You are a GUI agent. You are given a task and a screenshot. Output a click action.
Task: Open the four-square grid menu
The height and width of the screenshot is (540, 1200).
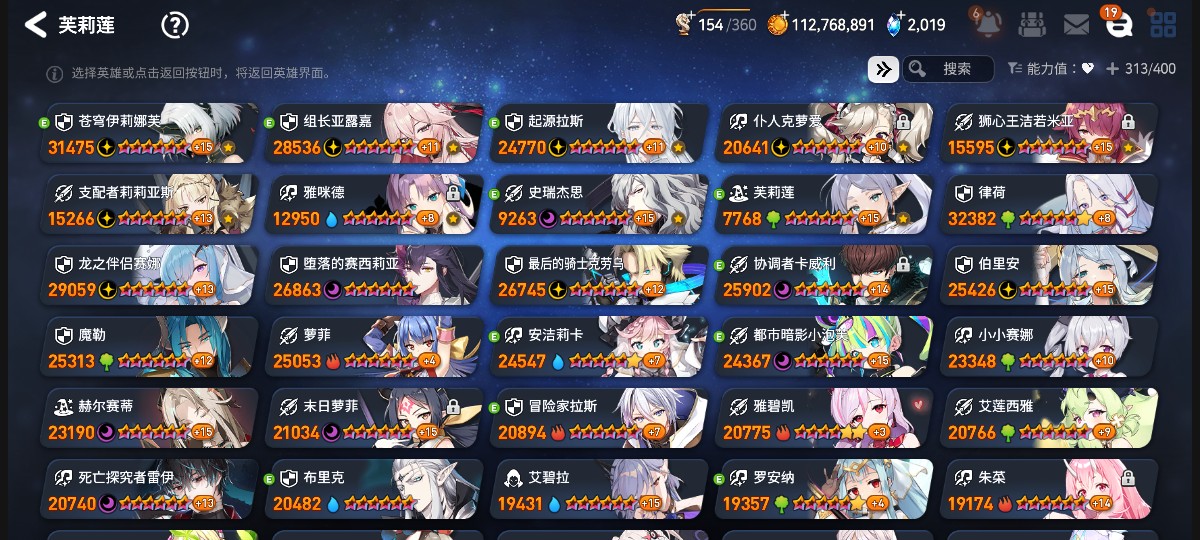point(1162,24)
